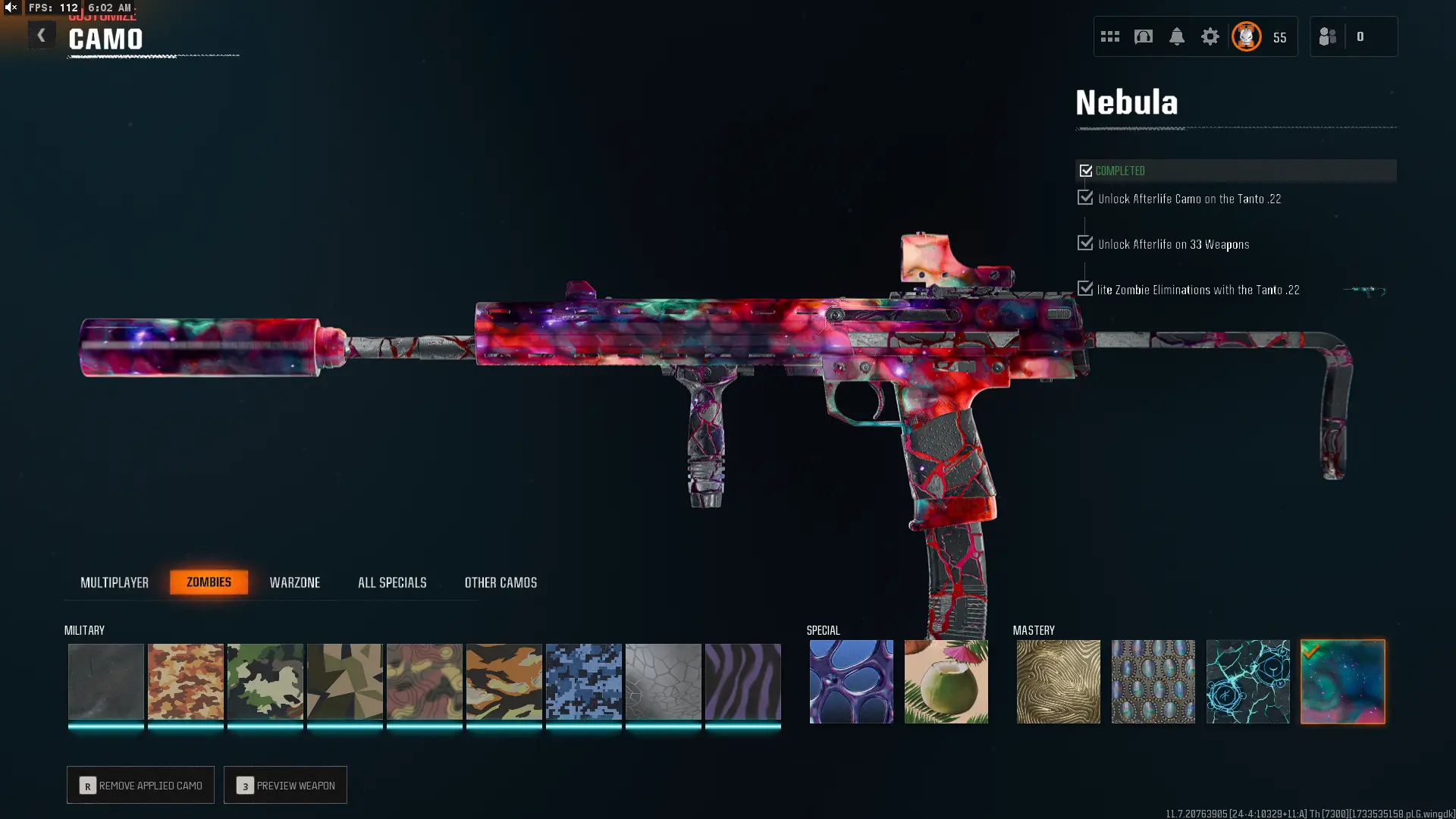Choose the purple tiger stripe camo

(742, 681)
